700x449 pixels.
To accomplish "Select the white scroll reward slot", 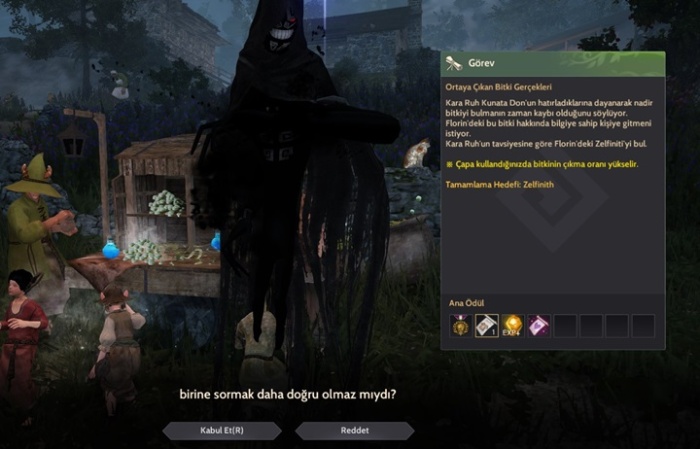I will (487, 325).
